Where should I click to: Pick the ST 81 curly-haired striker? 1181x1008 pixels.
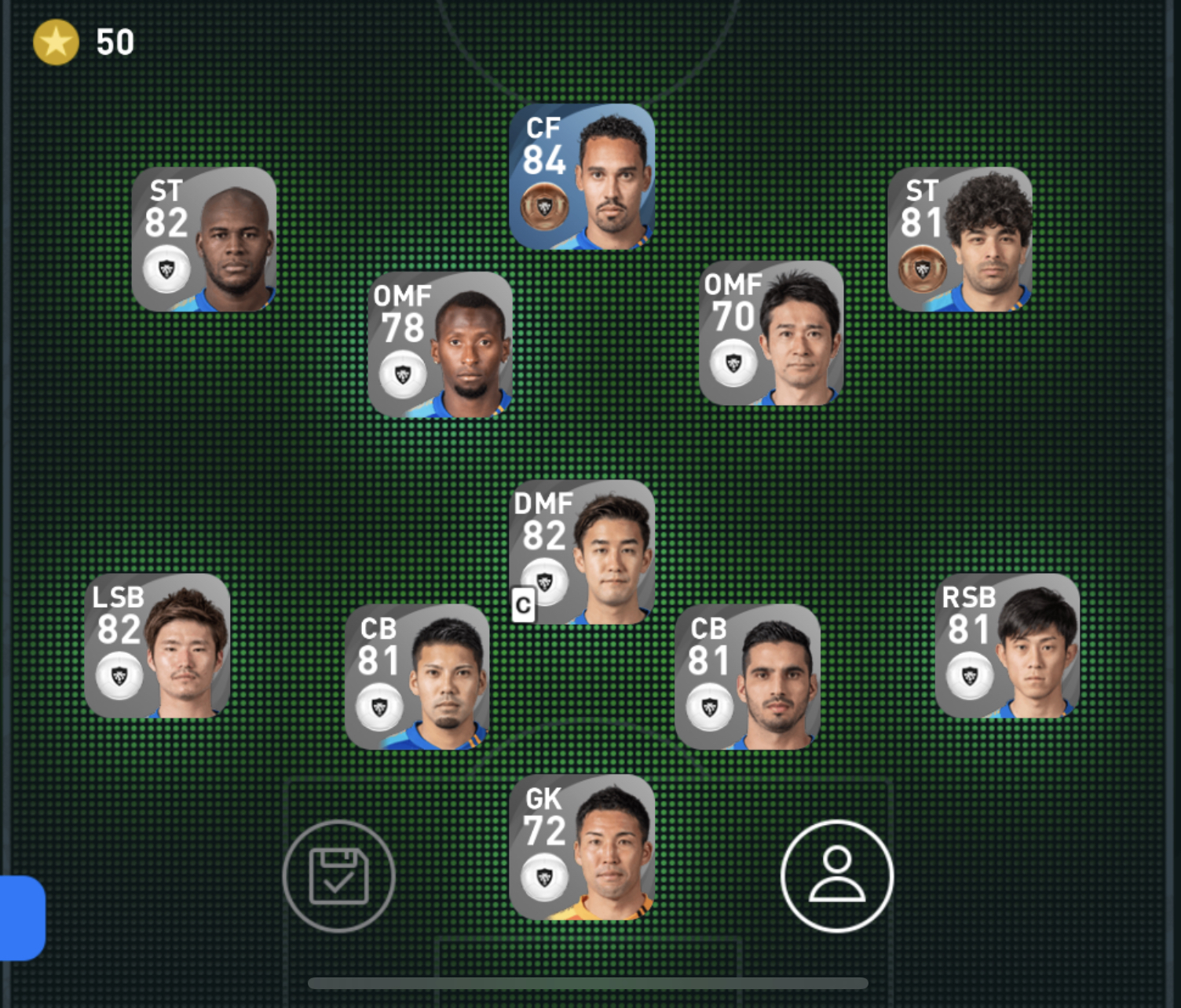click(x=960, y=239)
